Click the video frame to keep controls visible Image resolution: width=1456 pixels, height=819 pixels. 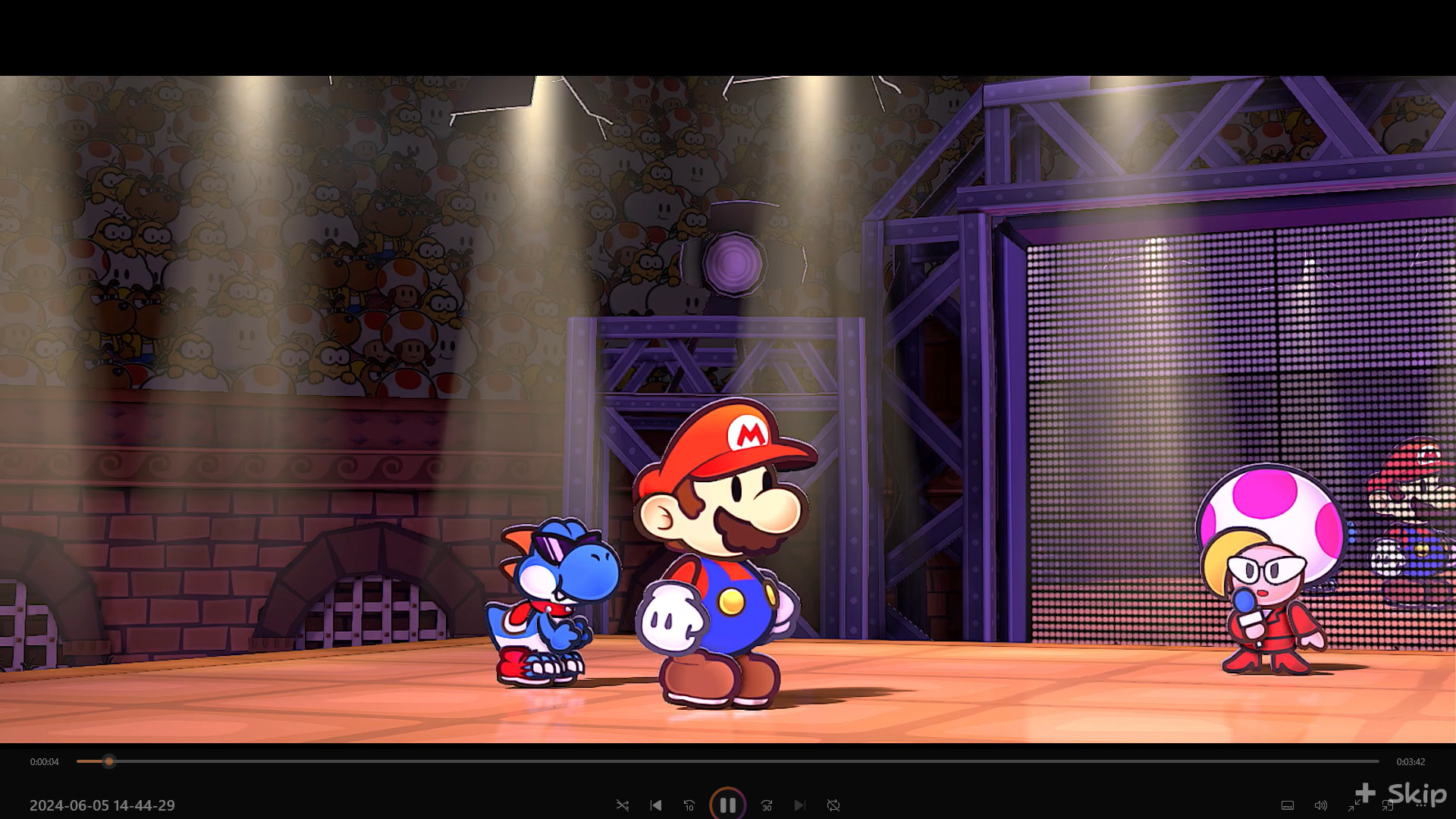coord(728,379)
